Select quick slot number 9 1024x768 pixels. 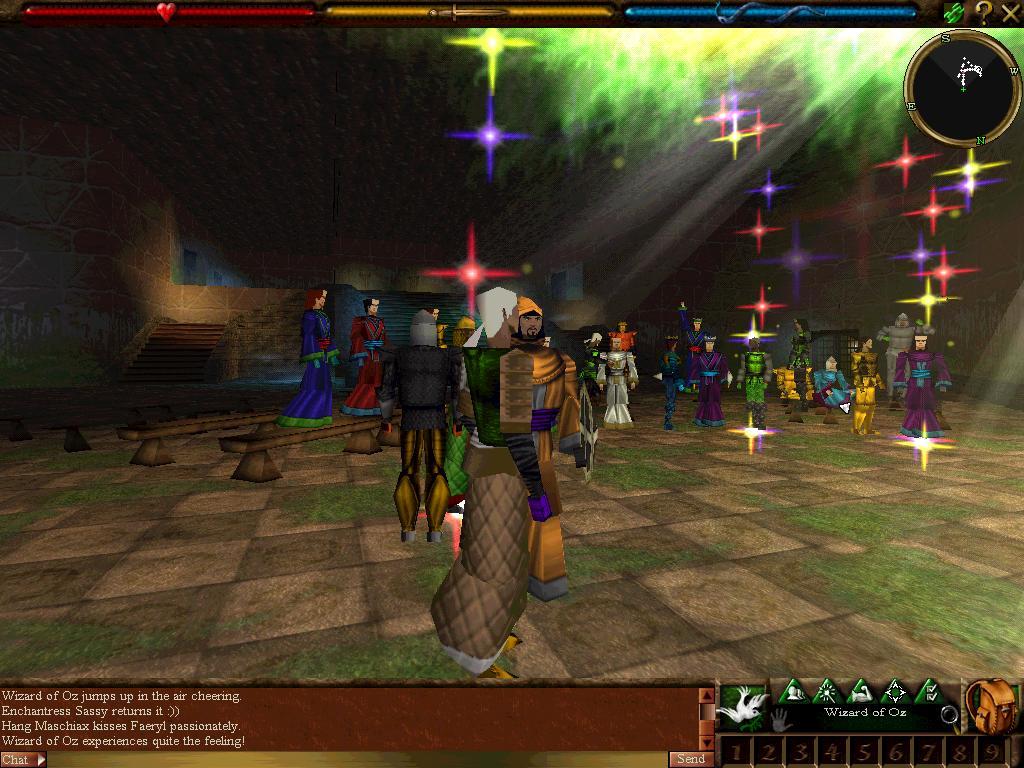coord(991,752)
